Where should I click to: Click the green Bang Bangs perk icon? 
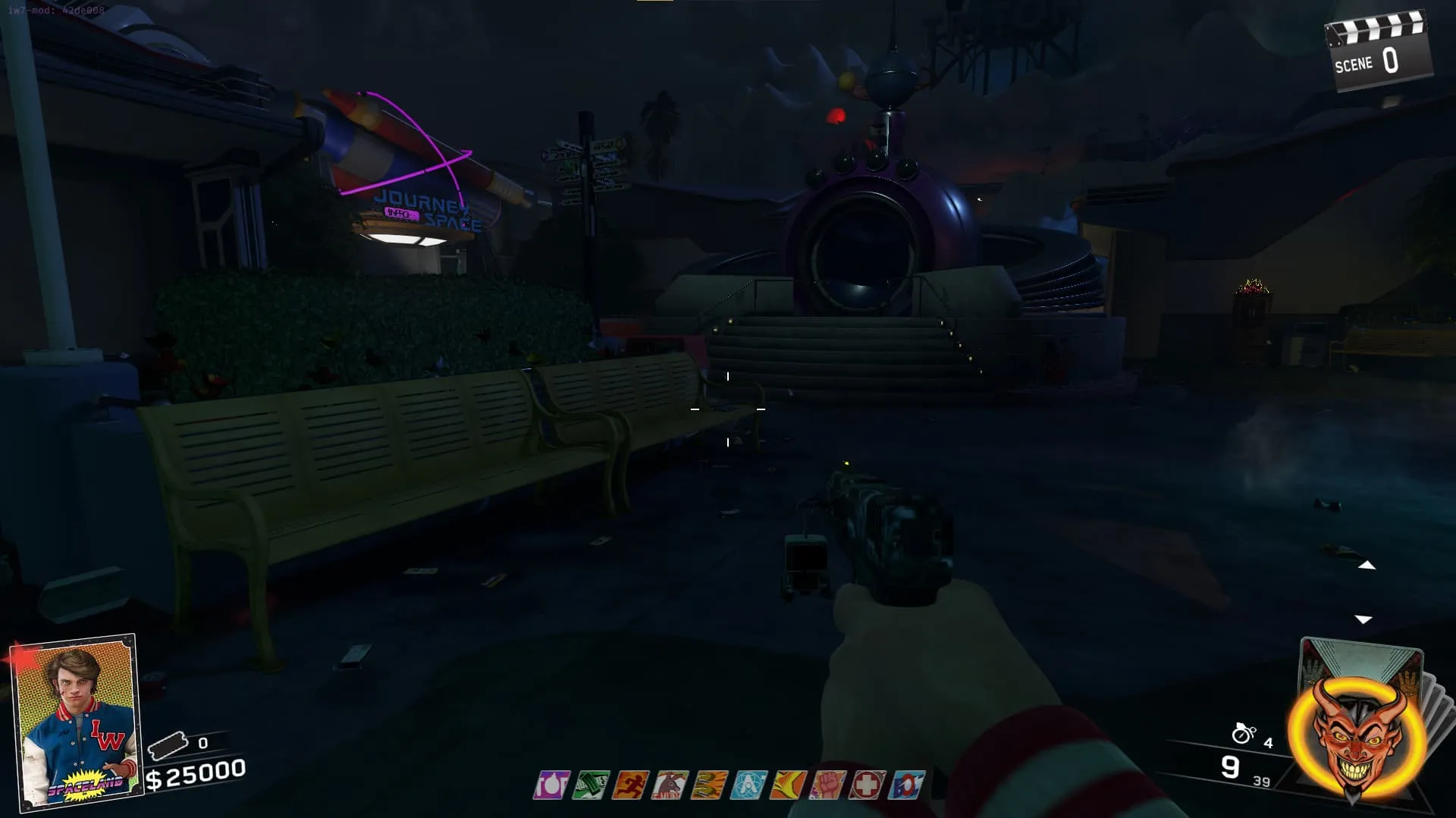pos(591,785)
